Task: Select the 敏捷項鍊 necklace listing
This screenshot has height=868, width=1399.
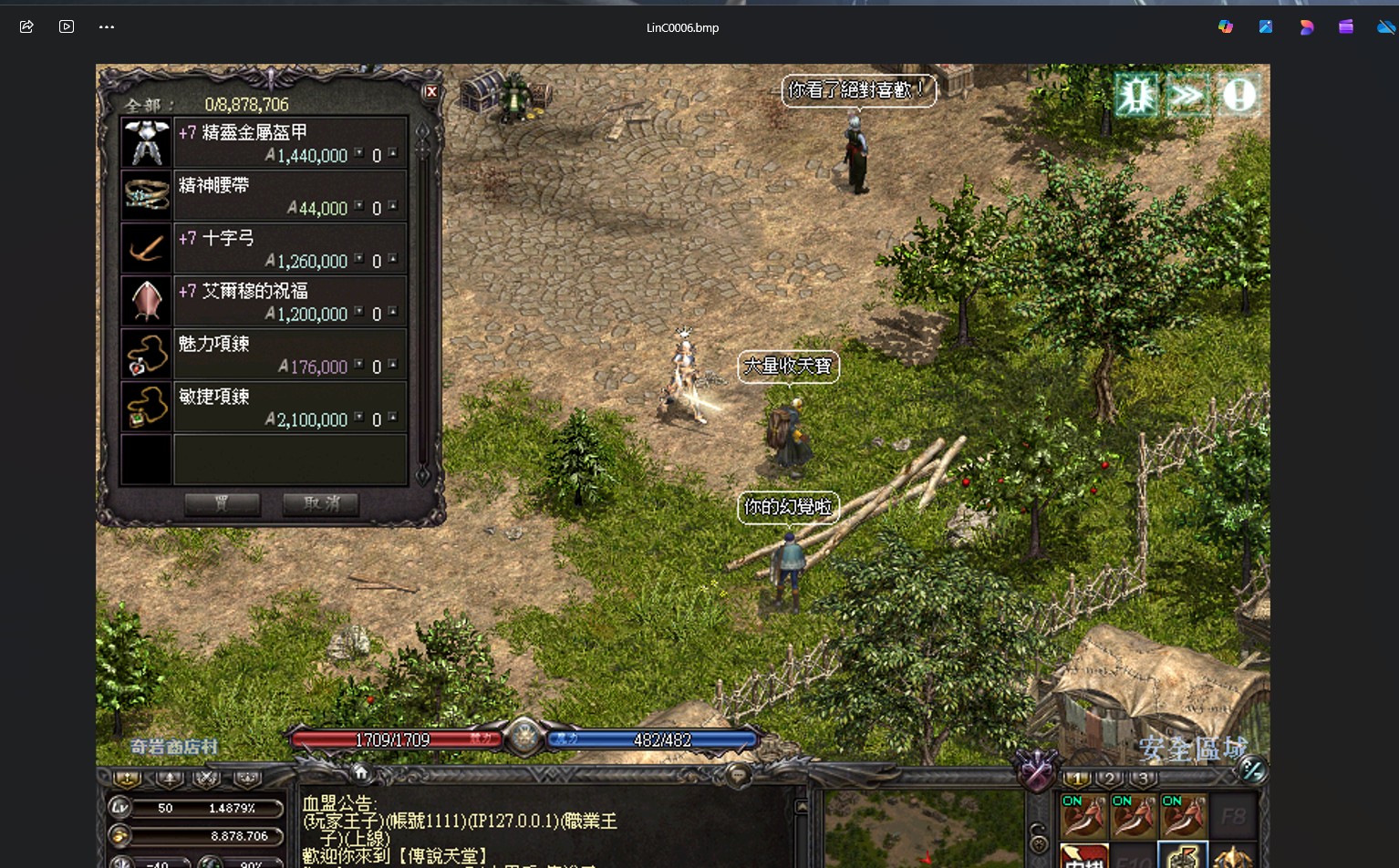Action: (264, 408)
